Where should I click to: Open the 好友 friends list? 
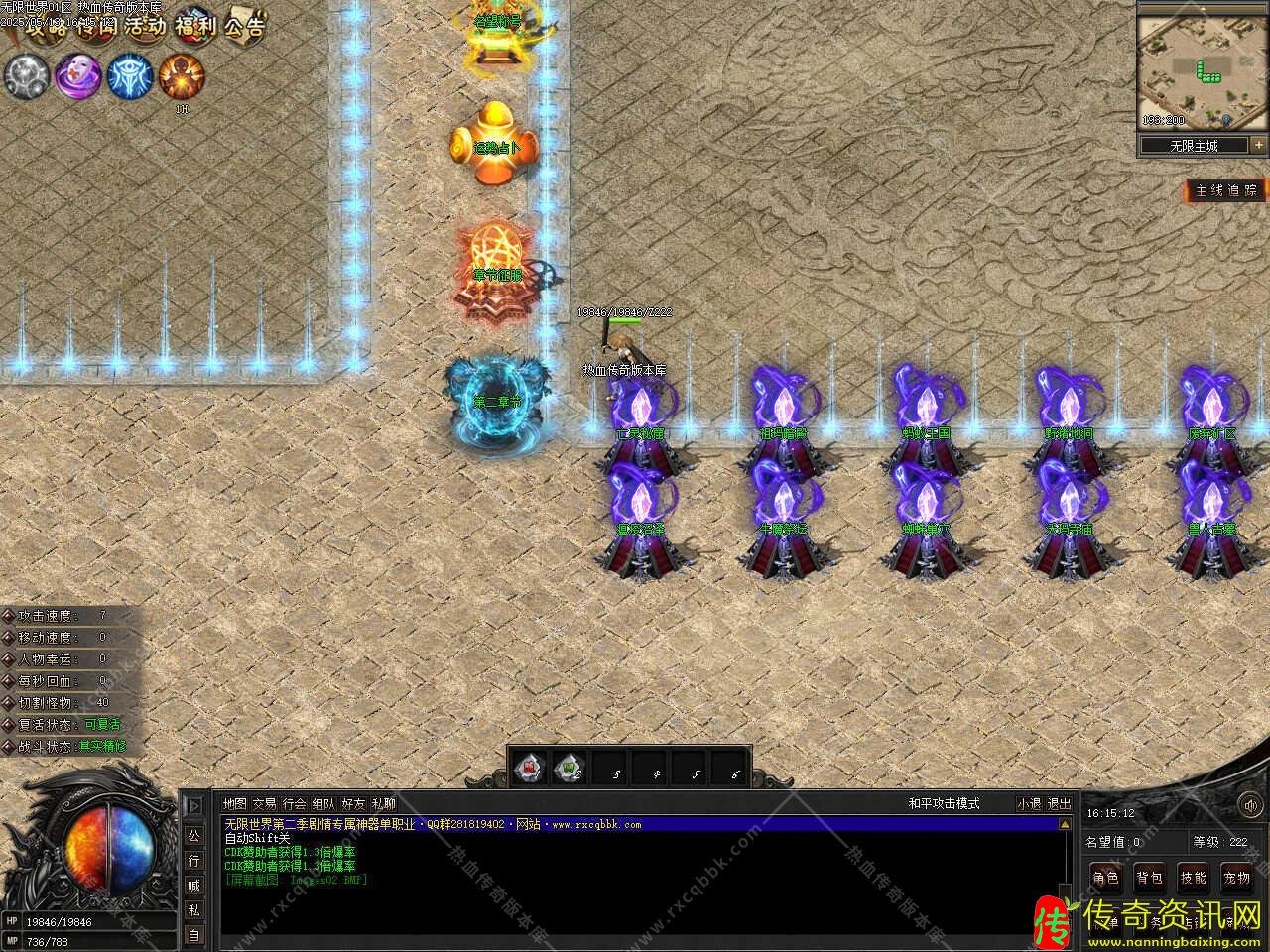(x=353, y=803)
